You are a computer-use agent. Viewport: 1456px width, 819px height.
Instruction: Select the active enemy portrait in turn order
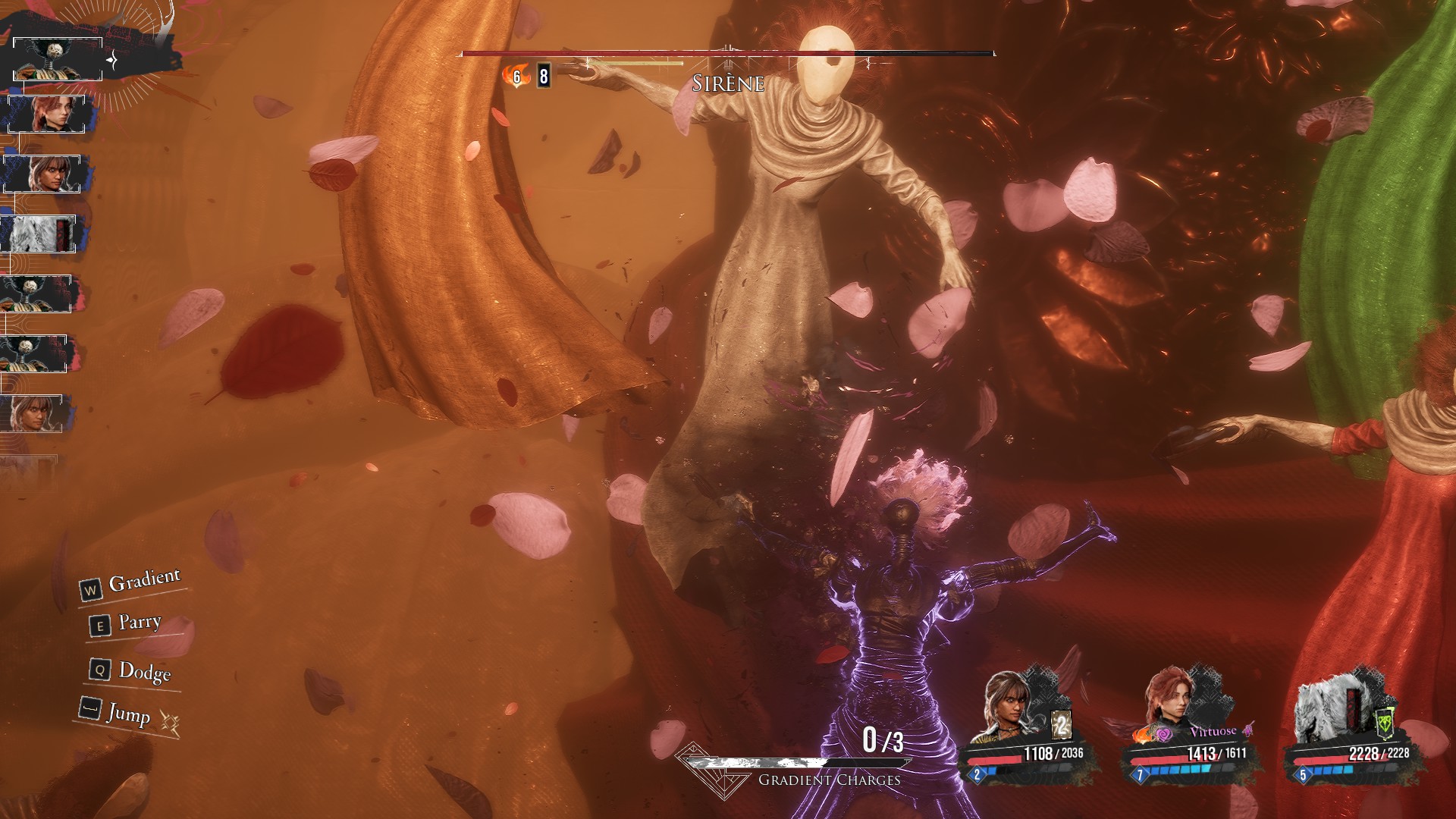[x=58, y=58]
